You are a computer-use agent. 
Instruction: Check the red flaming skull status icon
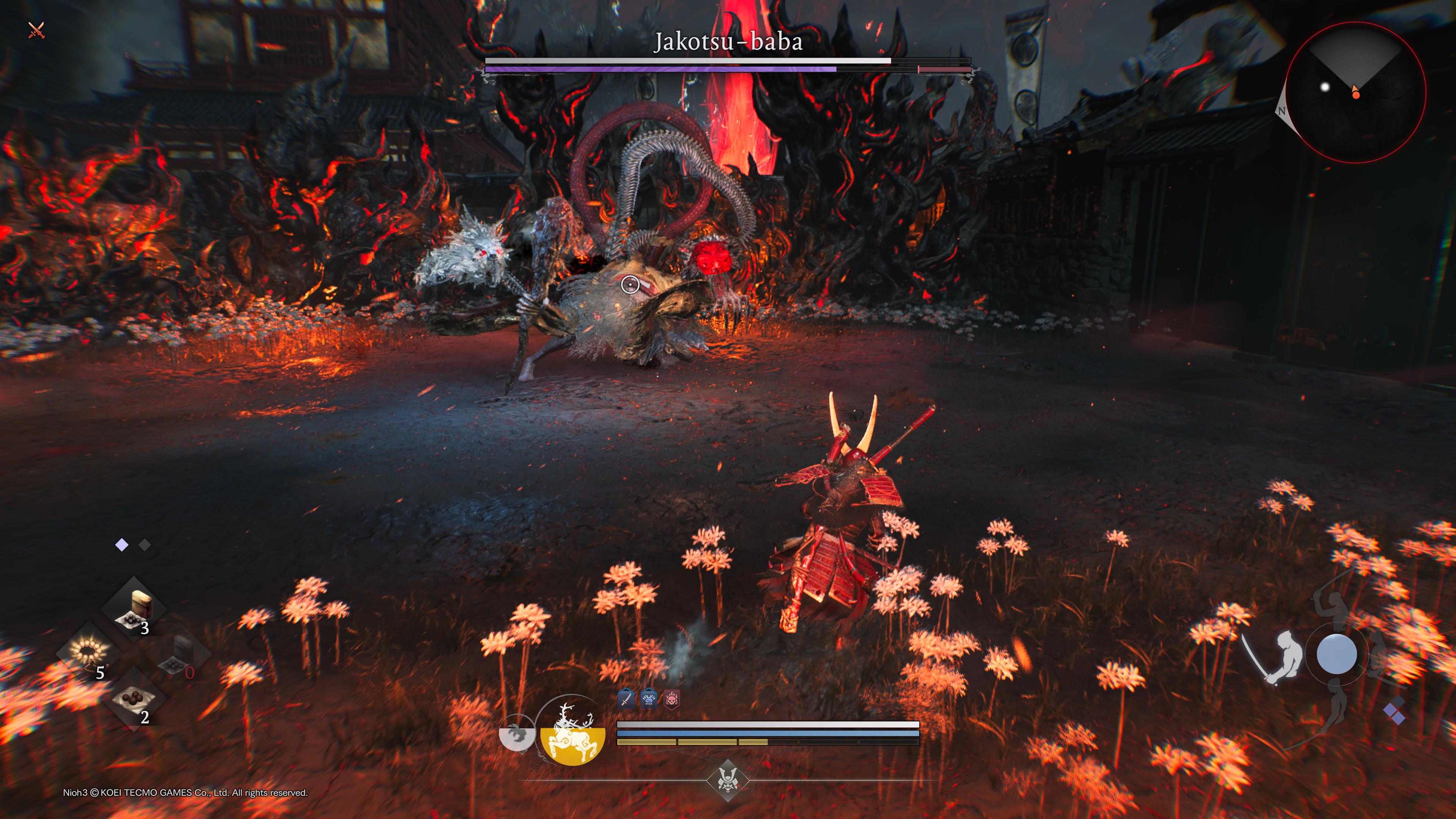(x=671, y=699)
